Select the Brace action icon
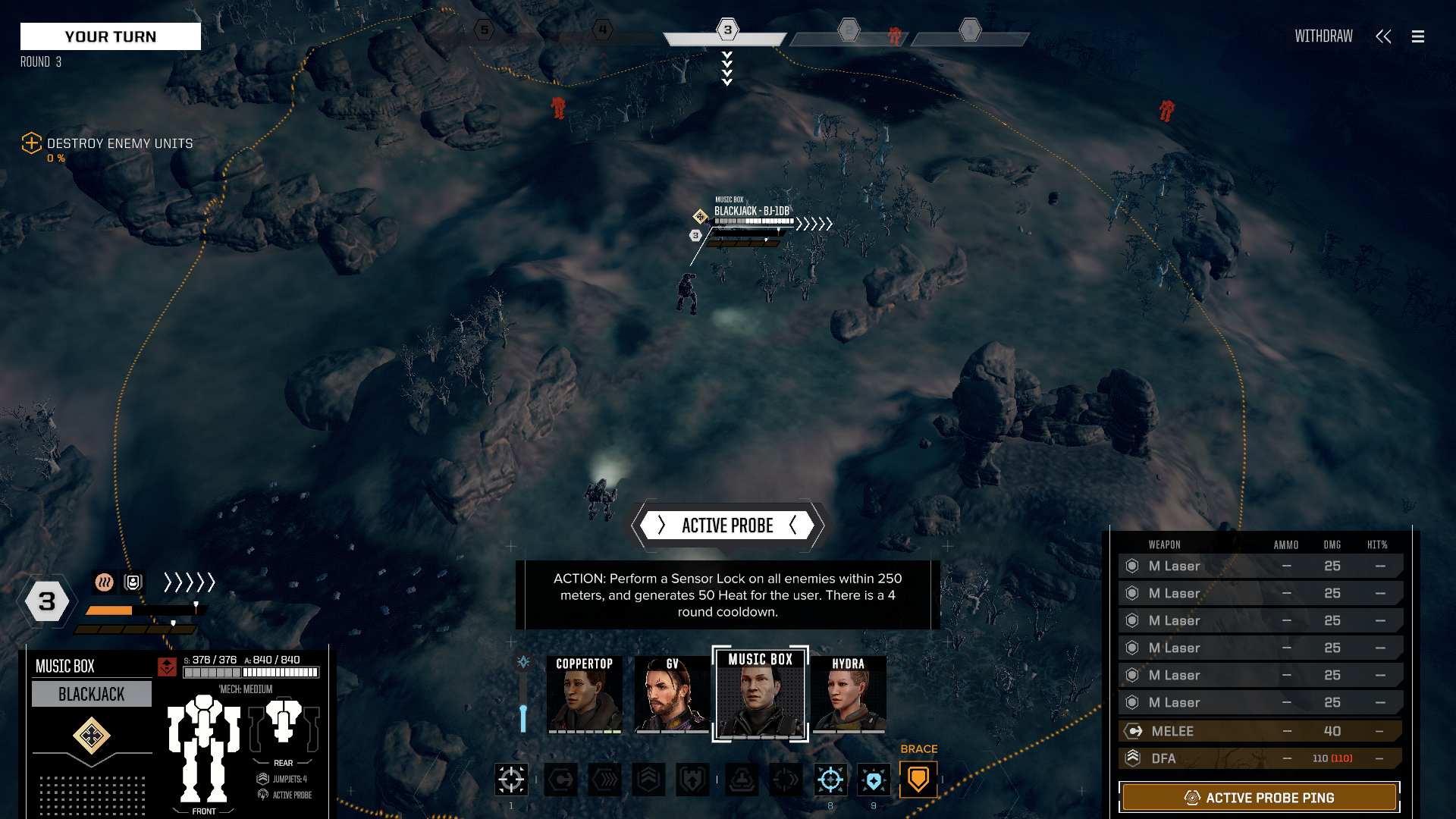This screenshot has width=1456, height=819. pos(918,779)
